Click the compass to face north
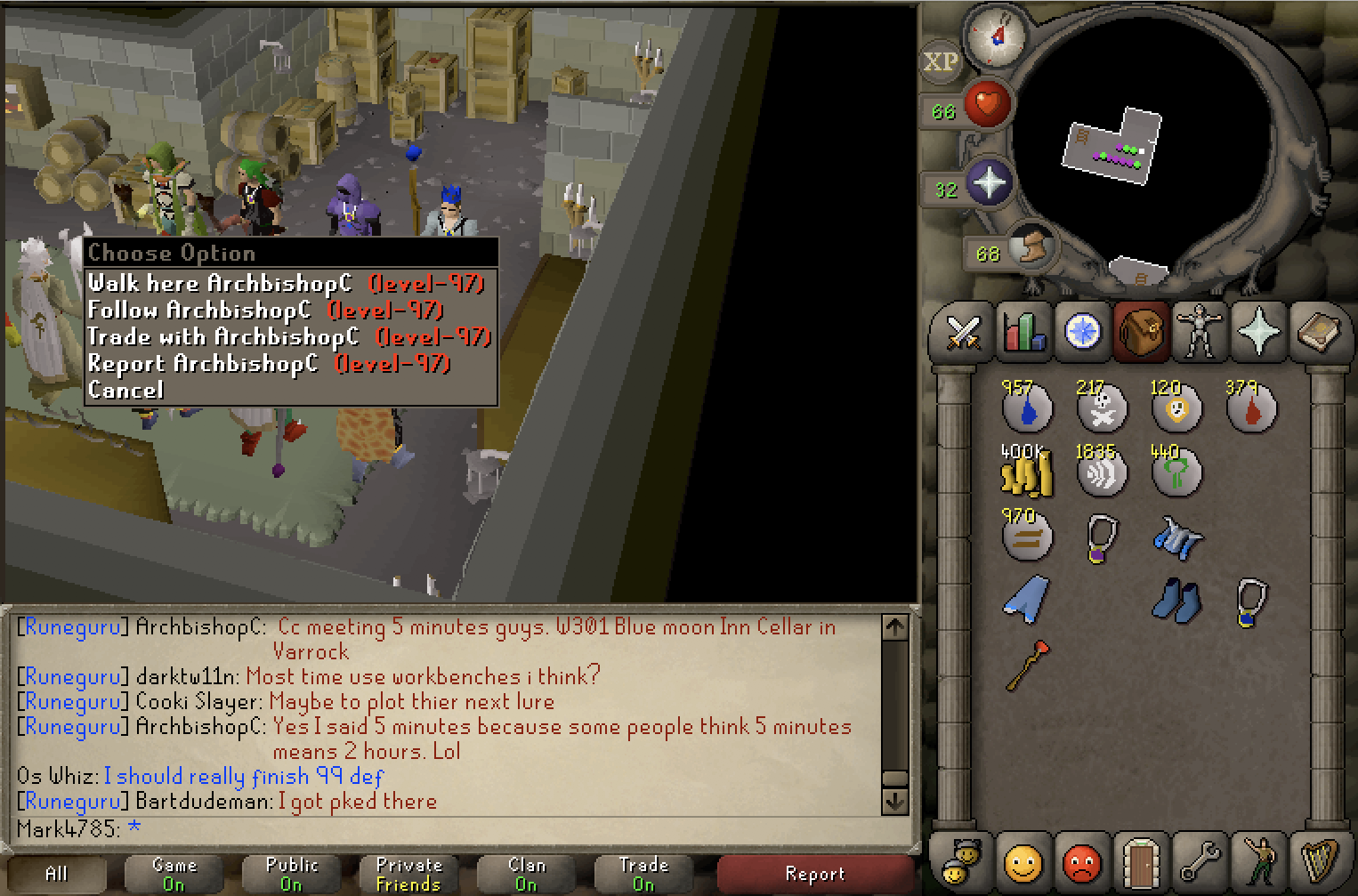The image size is (1358, 896). point(997,37)
